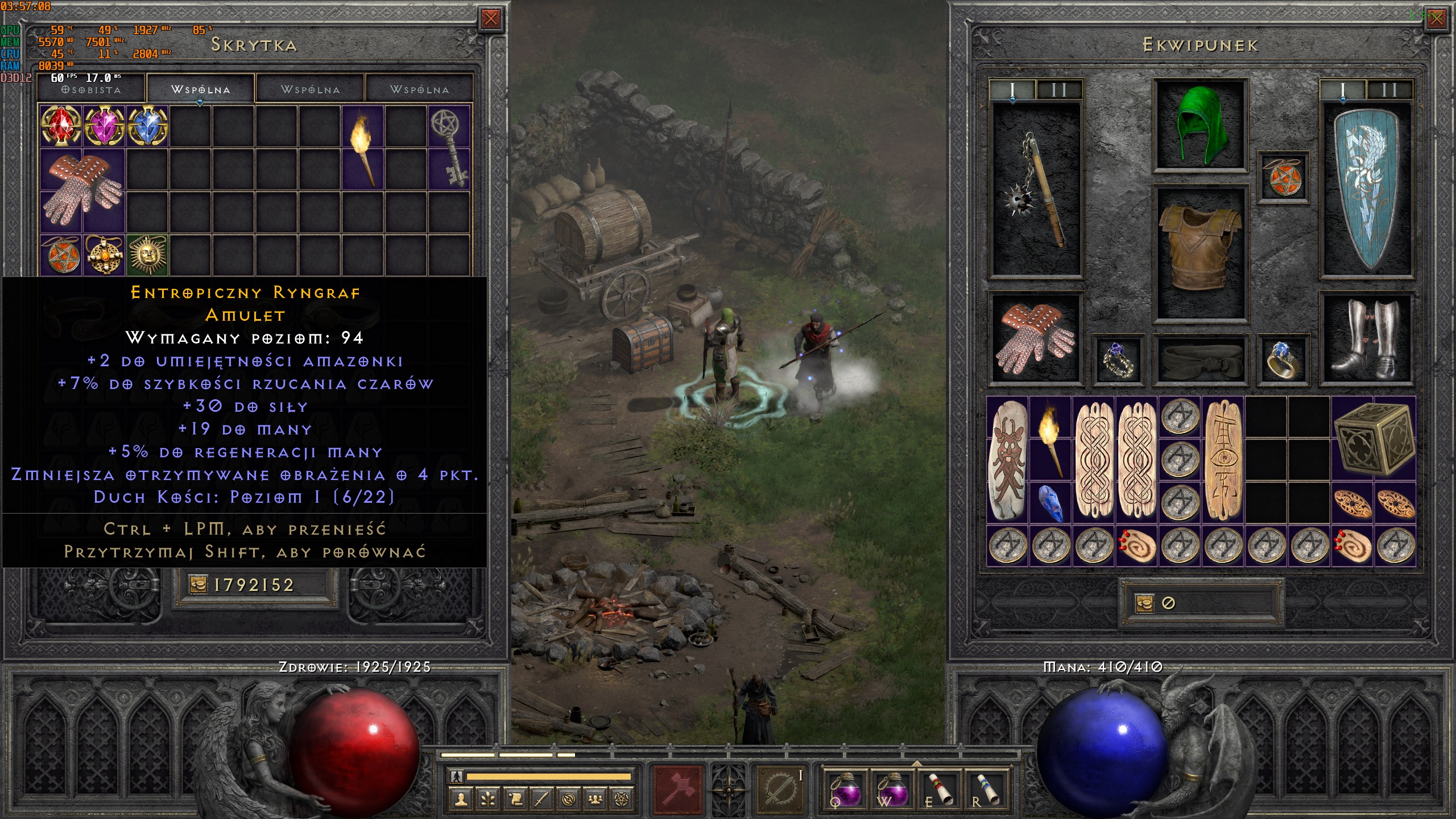Click the green hood helmet slot
Image resolution: width=1456 pixels, height=819 pixels.
tap(1200, 125)
